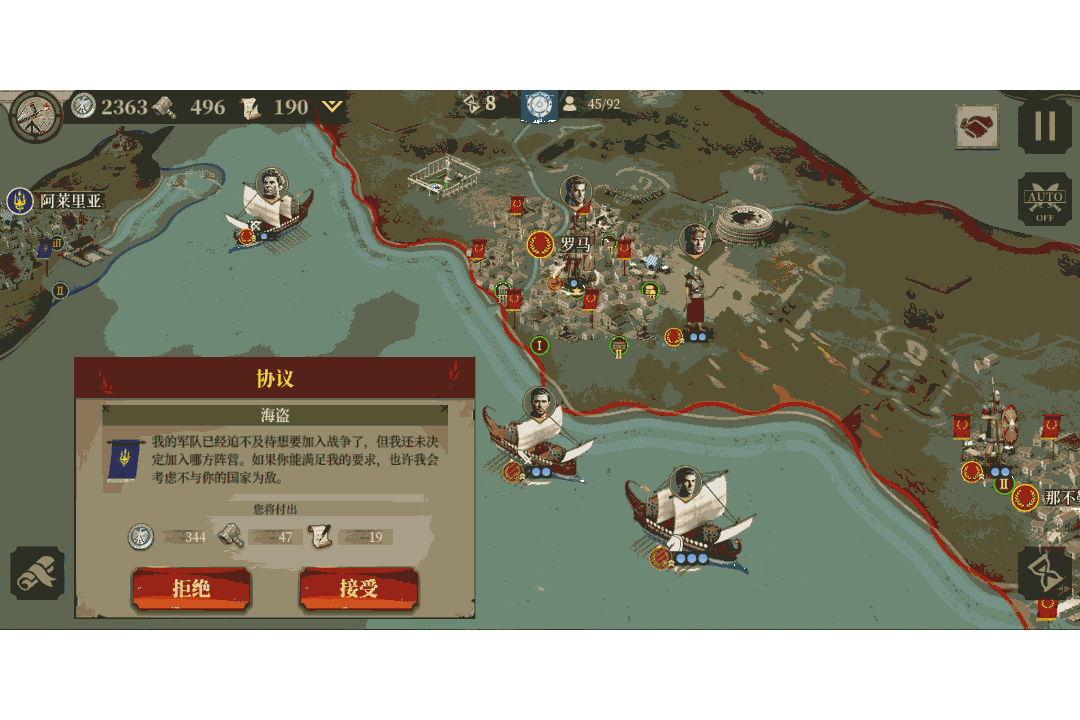This screenshot has width=1080, height=720.
Task: Select the 阿莱里亚 city label
Action: 70,200
